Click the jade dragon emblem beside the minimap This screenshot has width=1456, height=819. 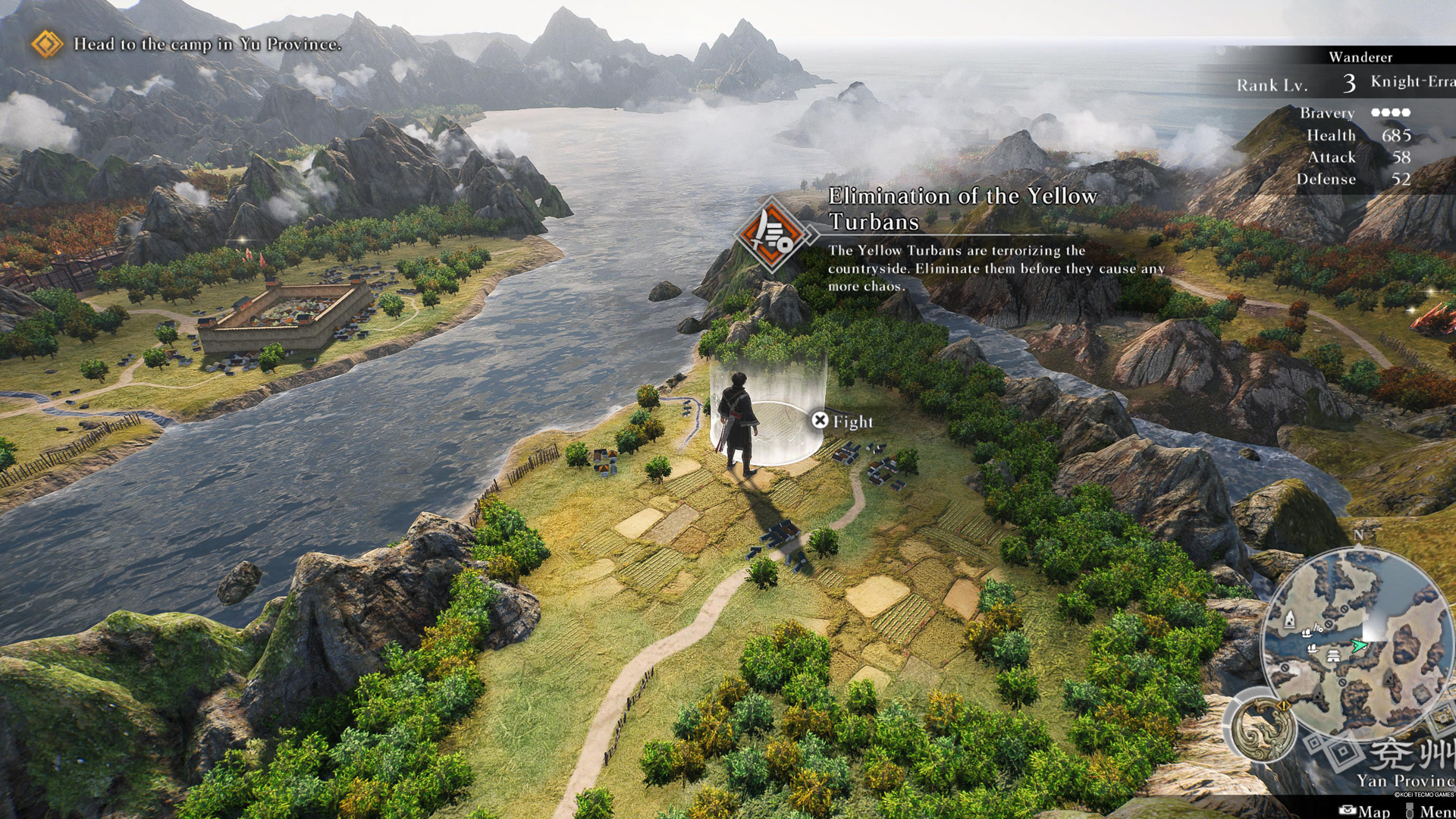1263,729
